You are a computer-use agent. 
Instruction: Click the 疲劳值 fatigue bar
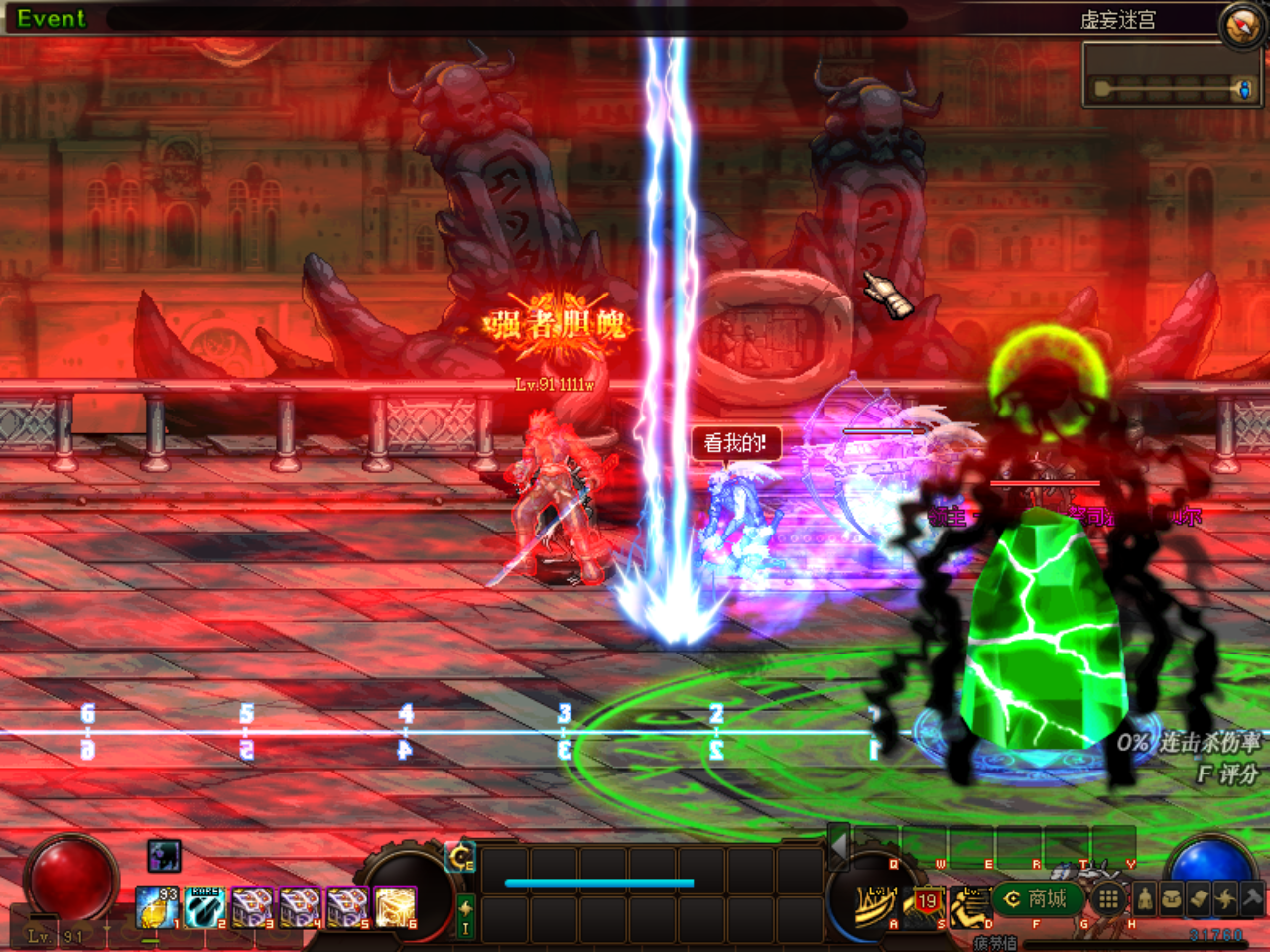coord(1111,943)
